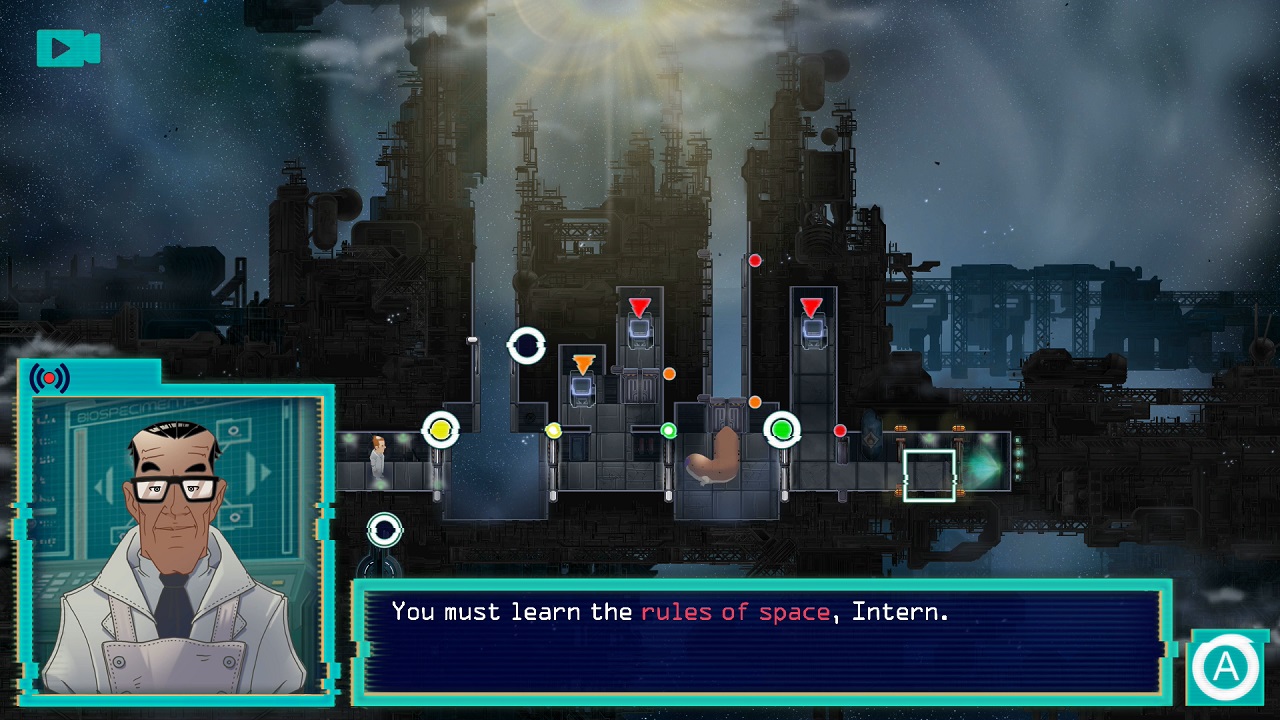Expand the red triangle marker on the right elevator

coord(810,303)
